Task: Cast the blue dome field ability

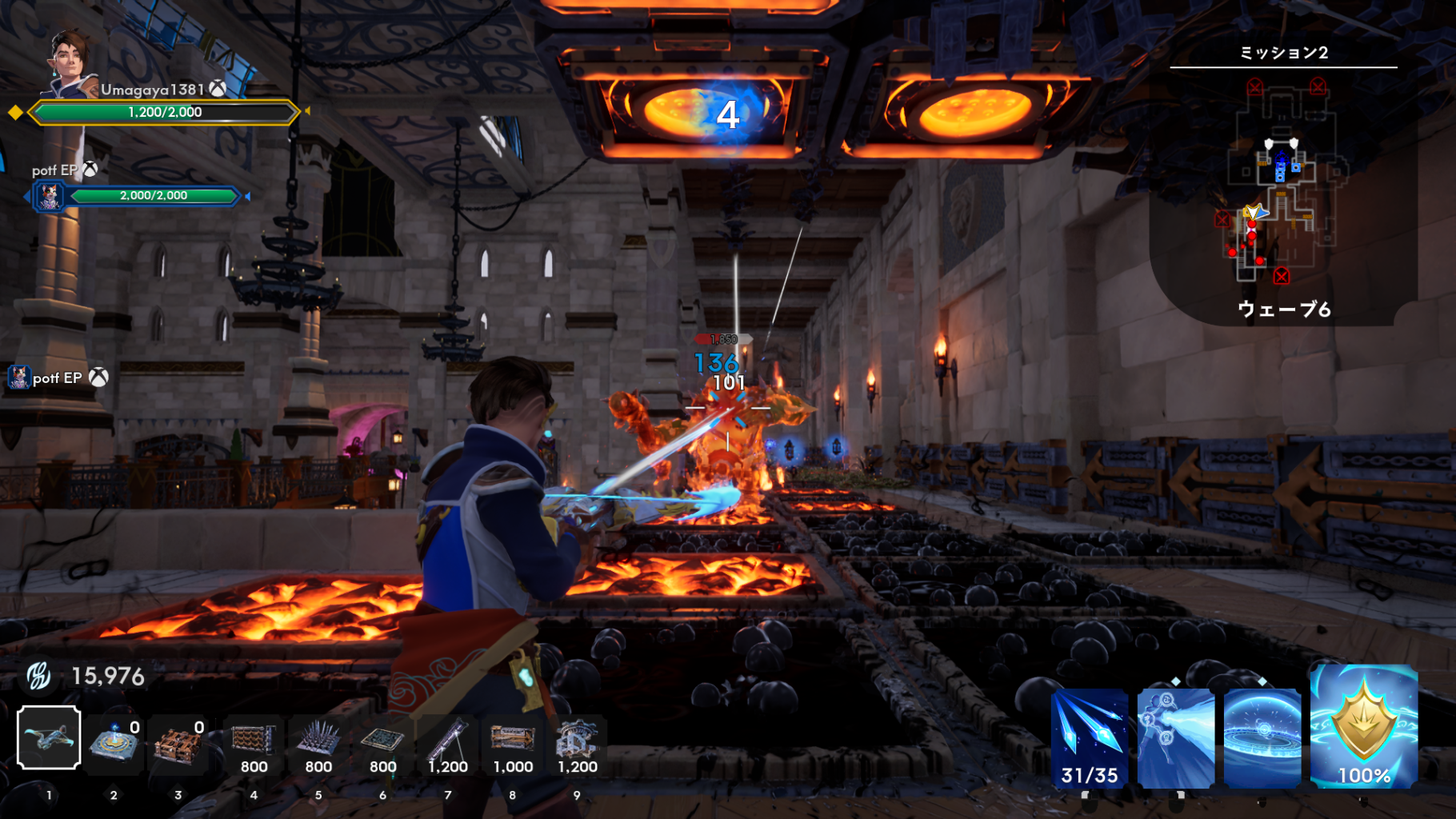Action: 1262,738
